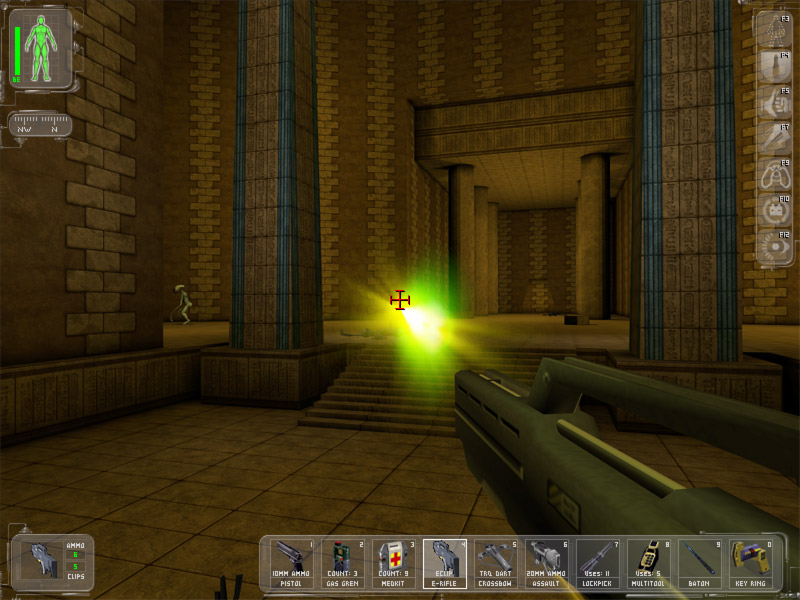Select the highlighted E-Rifle slot
Screen dimensions: 800x600
445,564
